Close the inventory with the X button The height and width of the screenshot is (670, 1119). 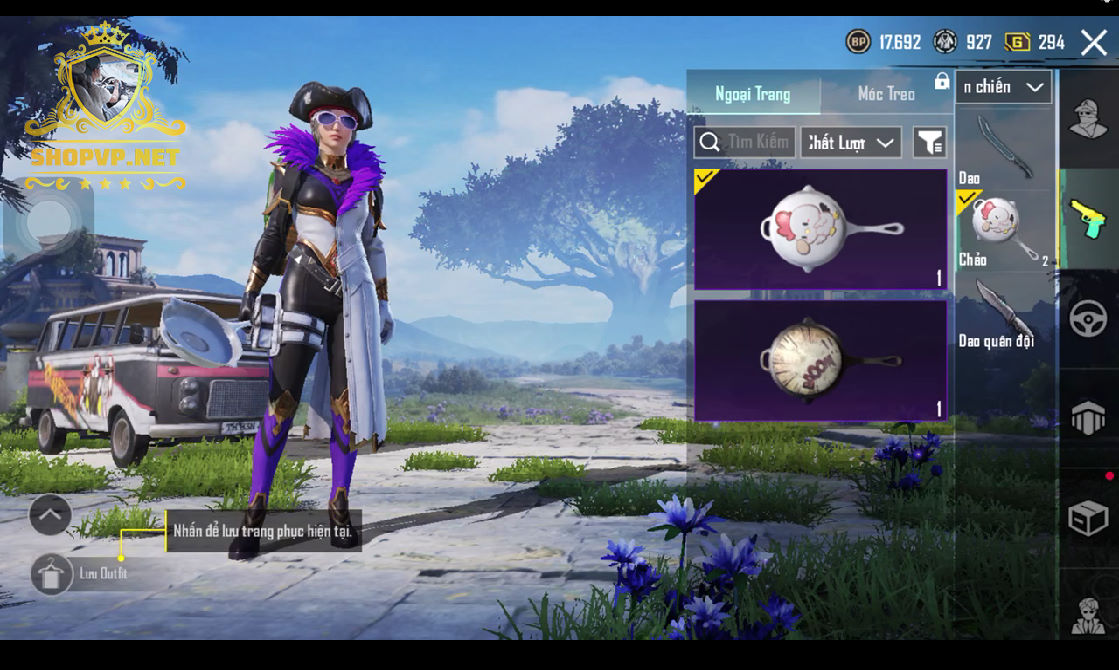point(1093,42)
